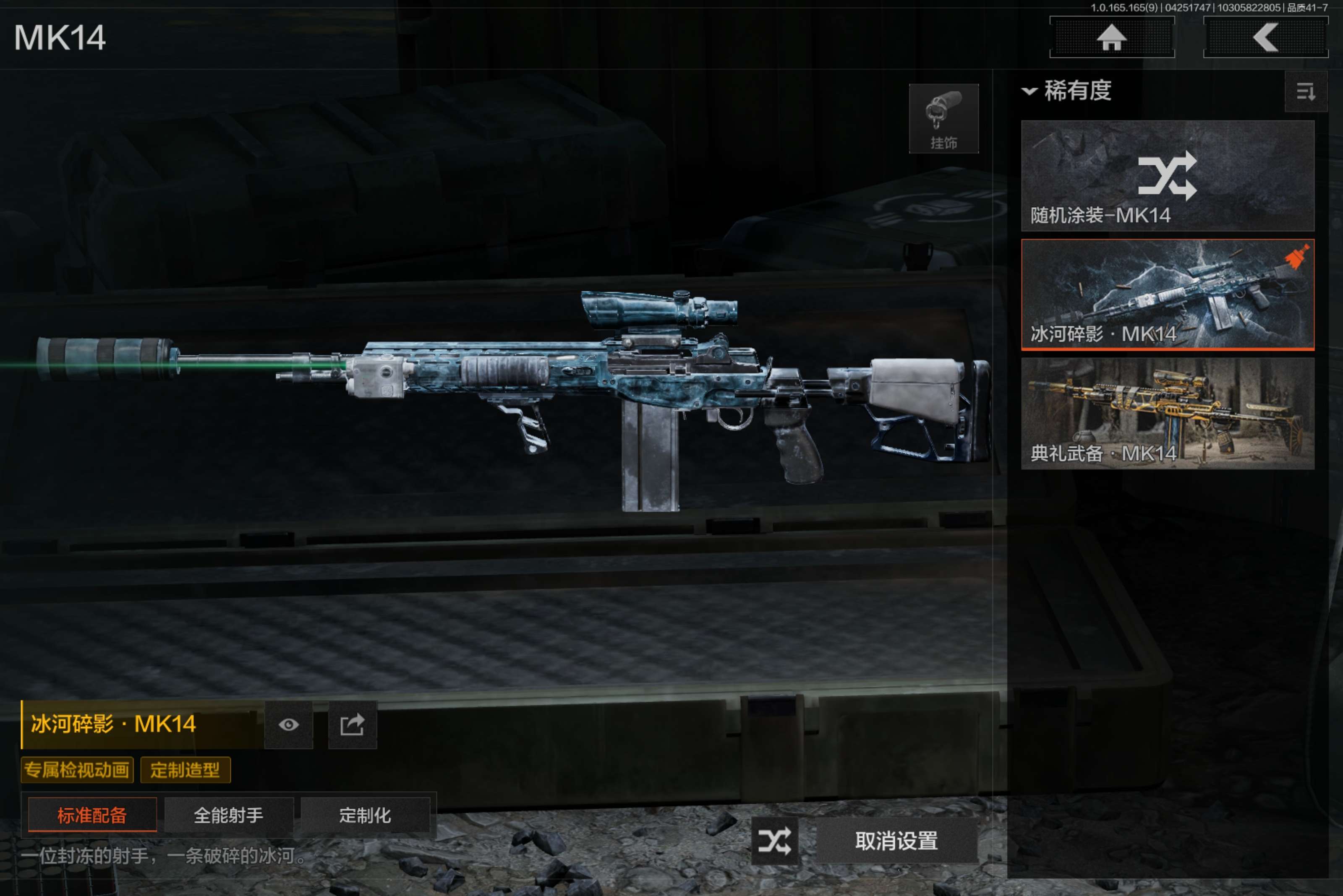Open the 定制化 customization tab
The height and width of the screenshot is (896, 1343).
365,815
